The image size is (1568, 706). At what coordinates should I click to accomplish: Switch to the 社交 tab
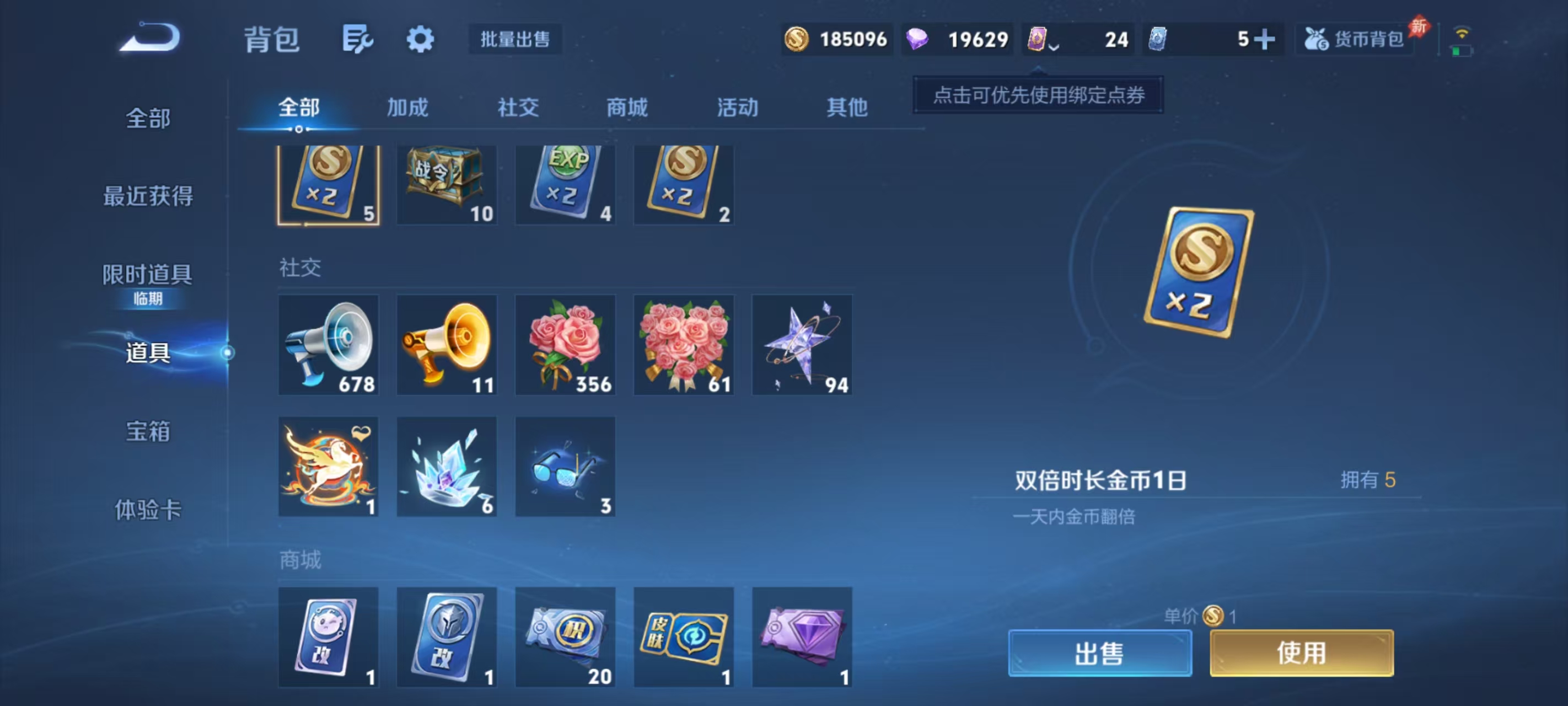point(517,108)
